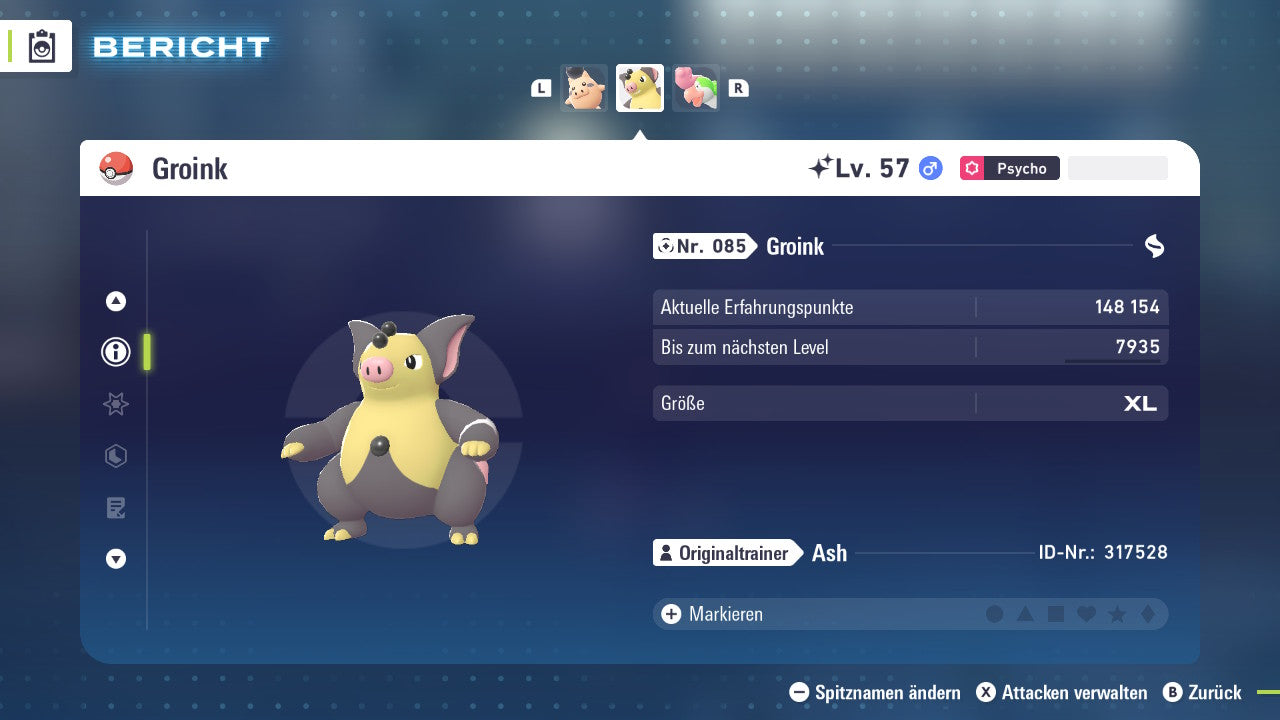
Task: Toggle the circle marking on Groink
Action: [995, 614]
